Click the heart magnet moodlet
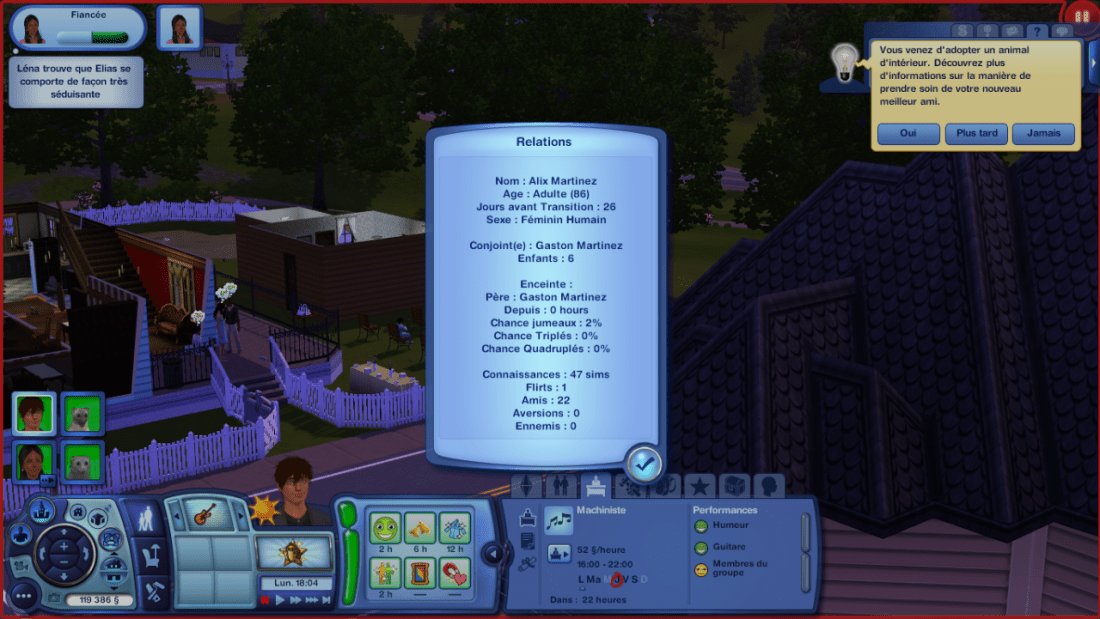The width and height of the screenshot is (1100, 619). coord(454,573)
